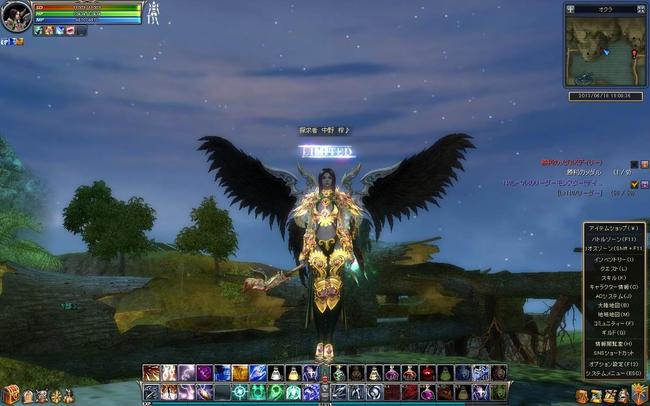Open 大陸地図 (B) continent map

[x=611, y=306]
